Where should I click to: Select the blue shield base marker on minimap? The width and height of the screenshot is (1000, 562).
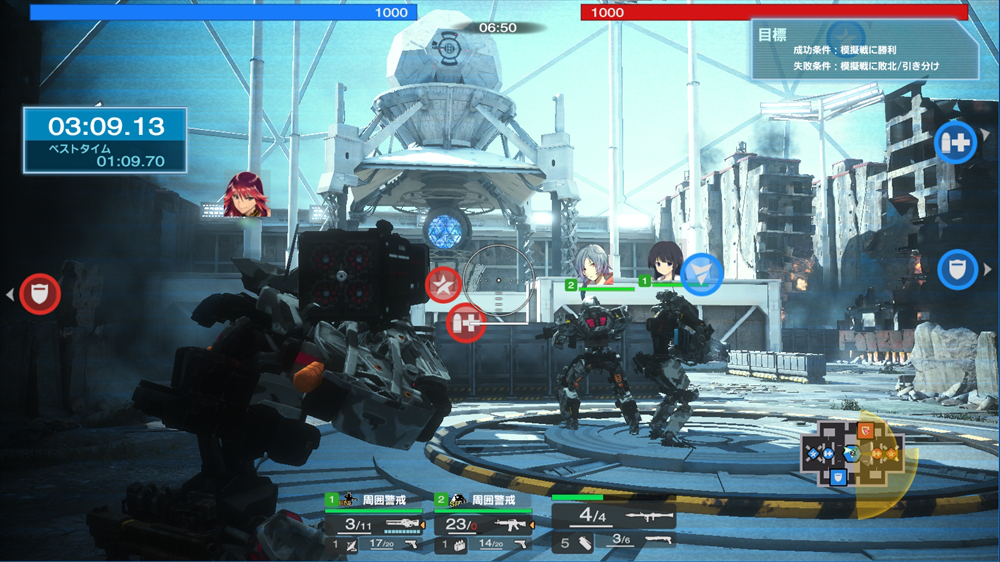838,478
